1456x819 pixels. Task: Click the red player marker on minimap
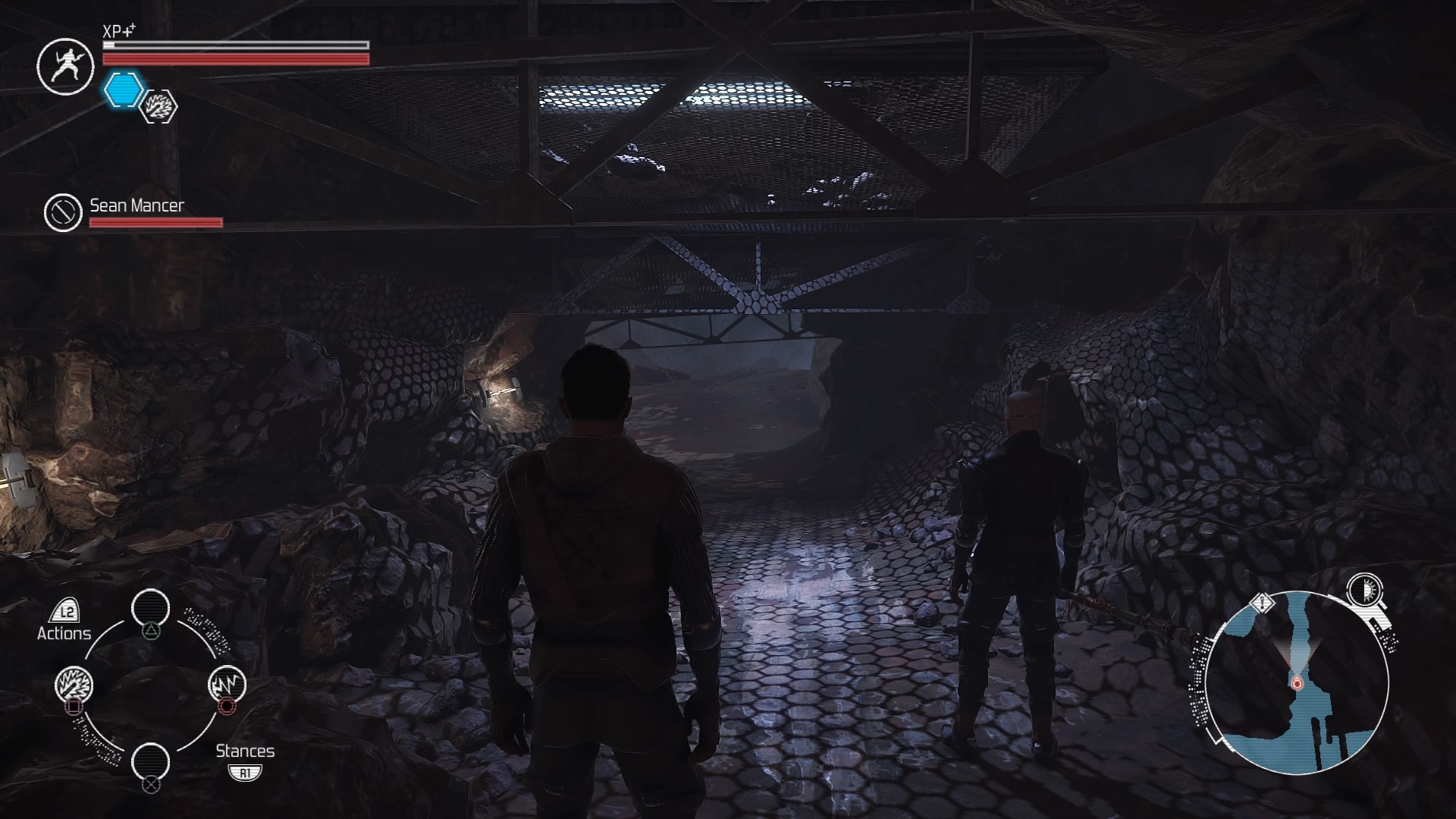point(1297,683)
